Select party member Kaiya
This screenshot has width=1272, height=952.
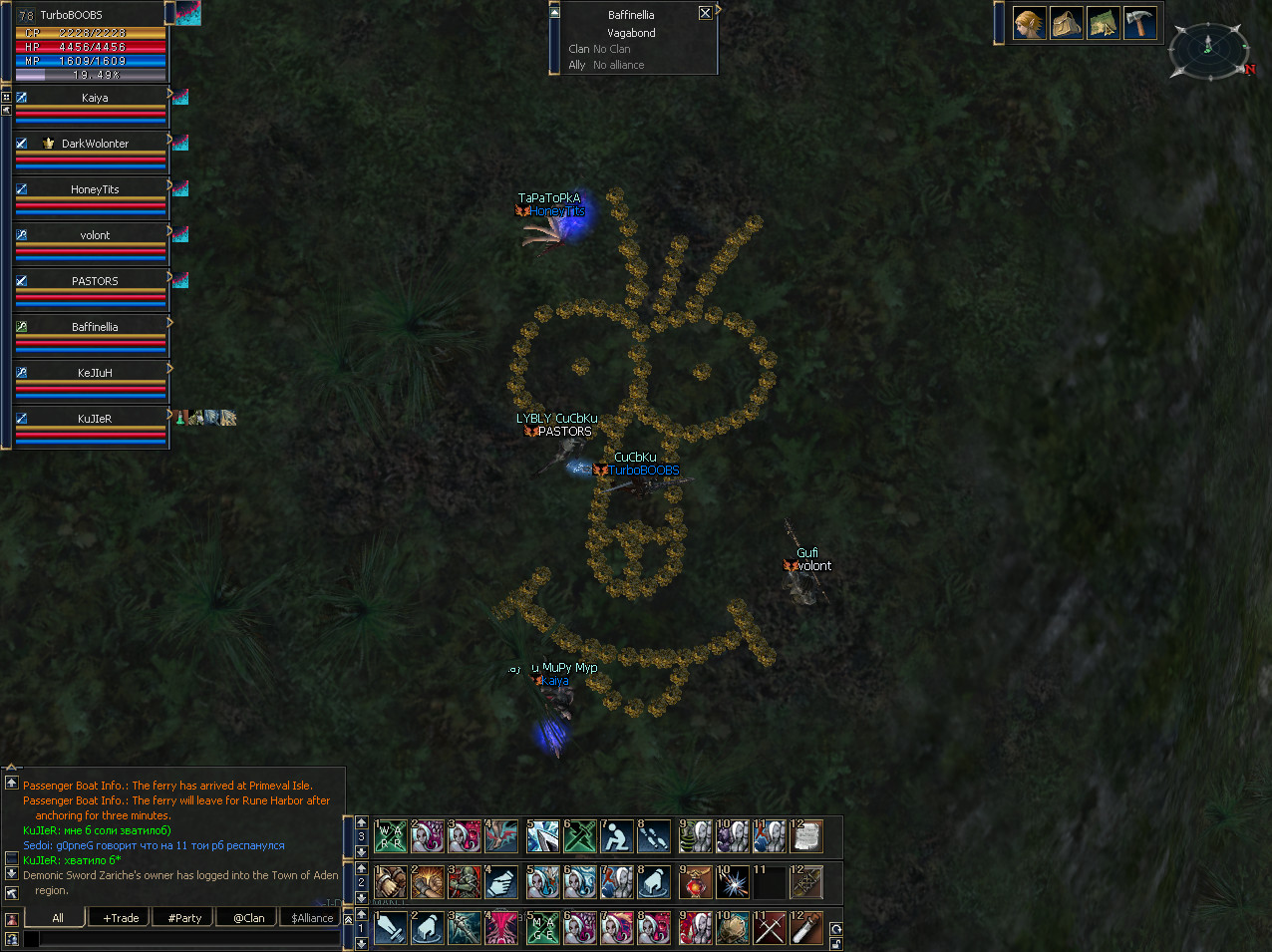point(94,99)
